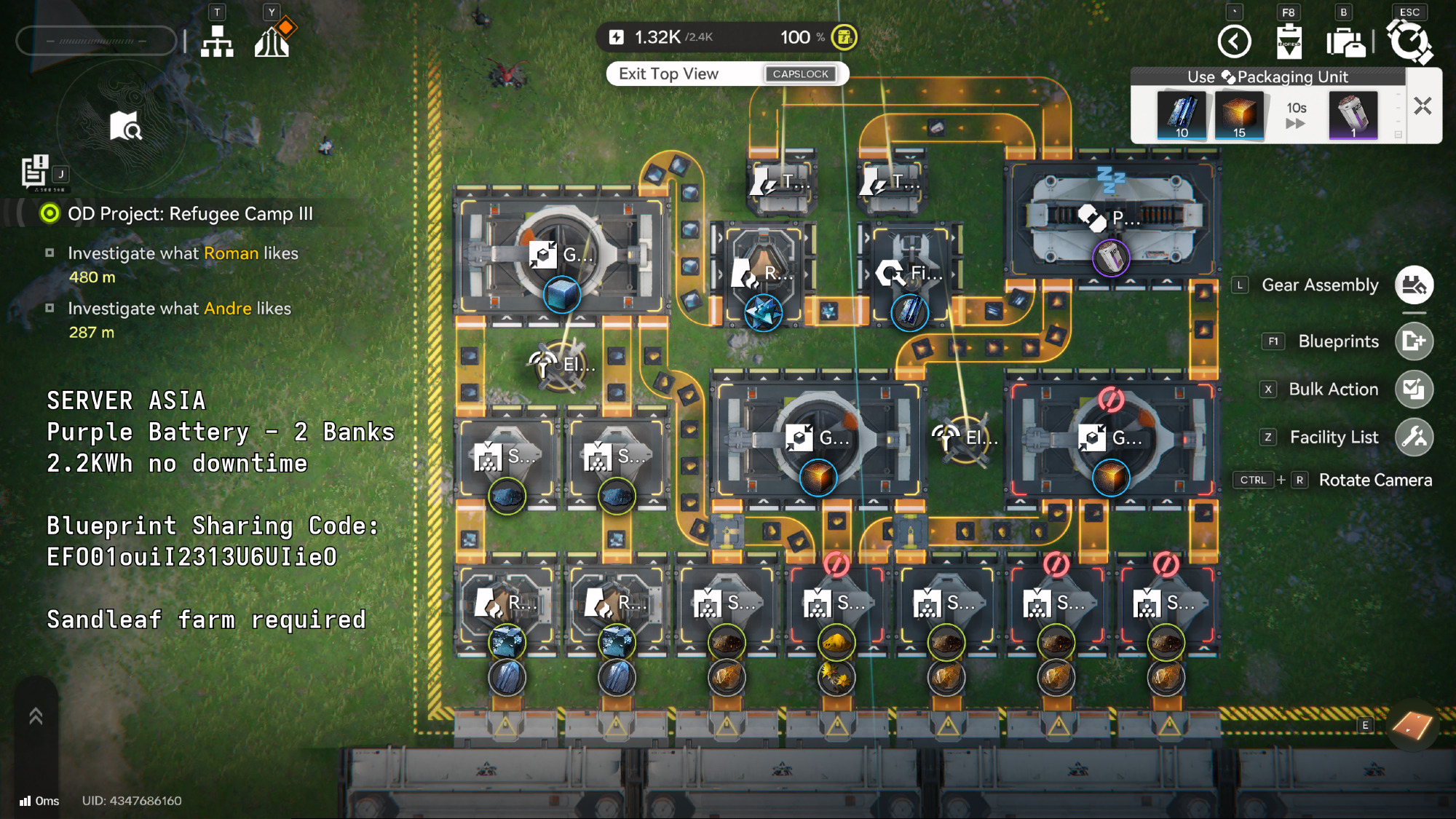Screen dimensions: 1456x819
Task: Open the document list icon near minimap
Action: tap(34, 172)
